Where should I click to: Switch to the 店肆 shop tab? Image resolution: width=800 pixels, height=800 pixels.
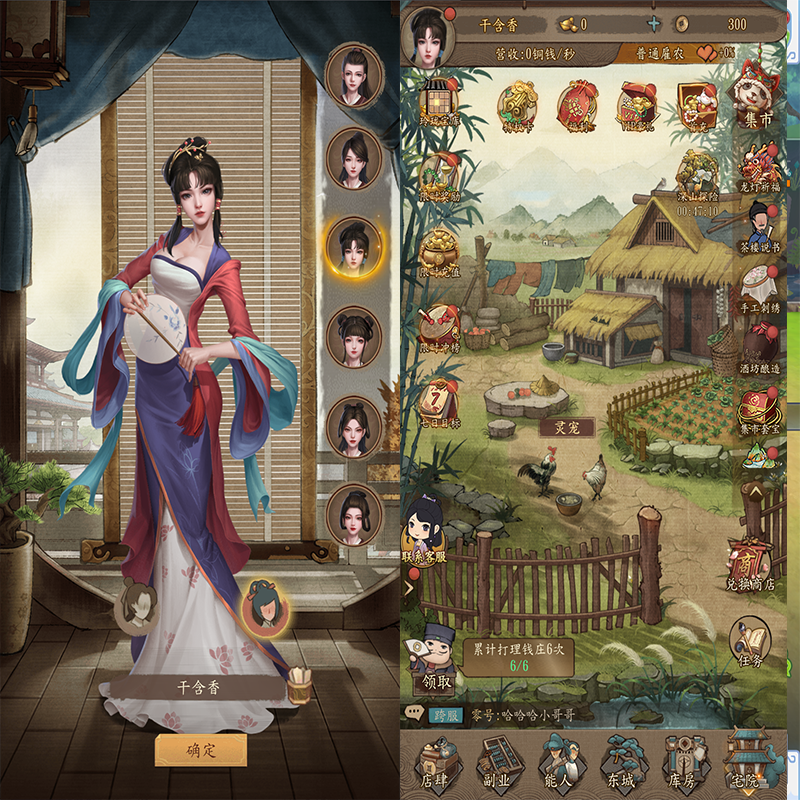click(x=436, y=766)
